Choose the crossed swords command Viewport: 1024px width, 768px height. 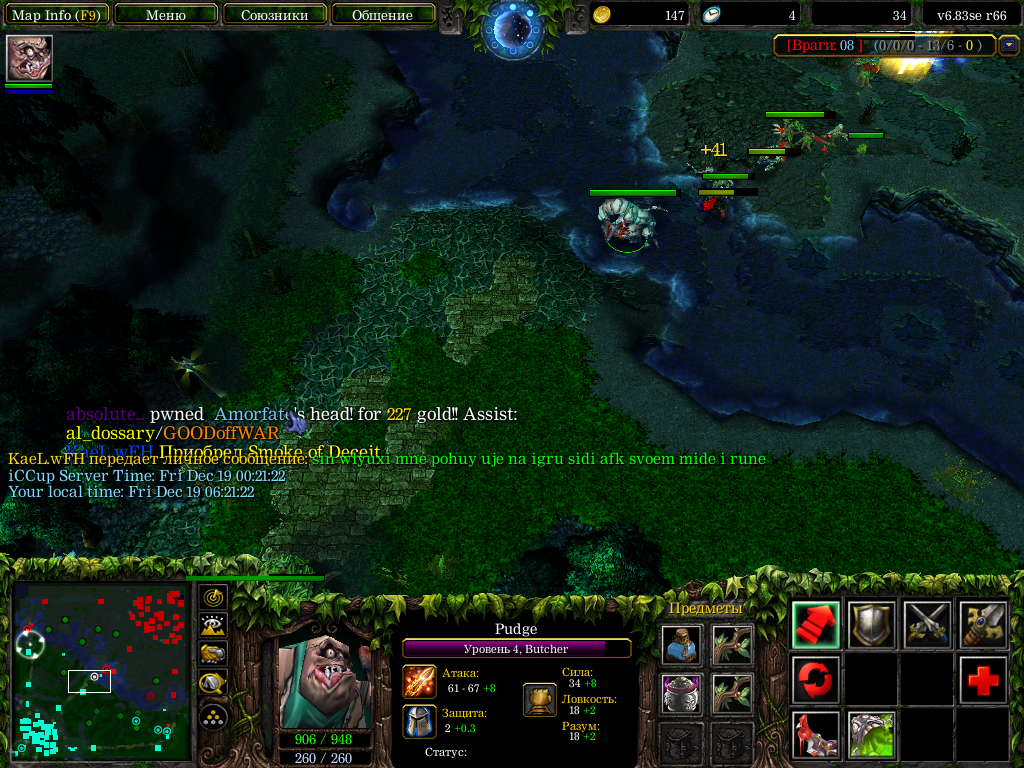pyautogui.click(x=927, y=625)
